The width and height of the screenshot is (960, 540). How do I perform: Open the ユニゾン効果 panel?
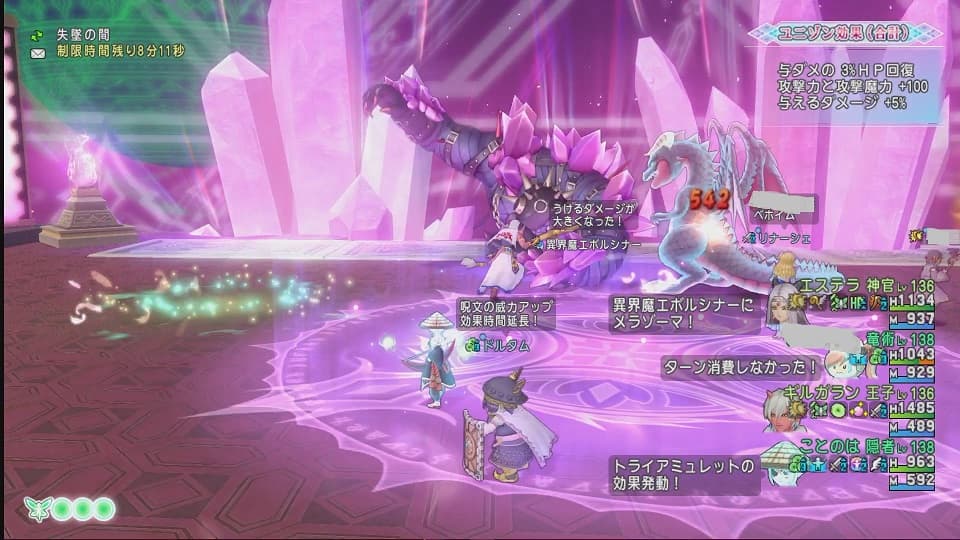click(x=844, y=33)
